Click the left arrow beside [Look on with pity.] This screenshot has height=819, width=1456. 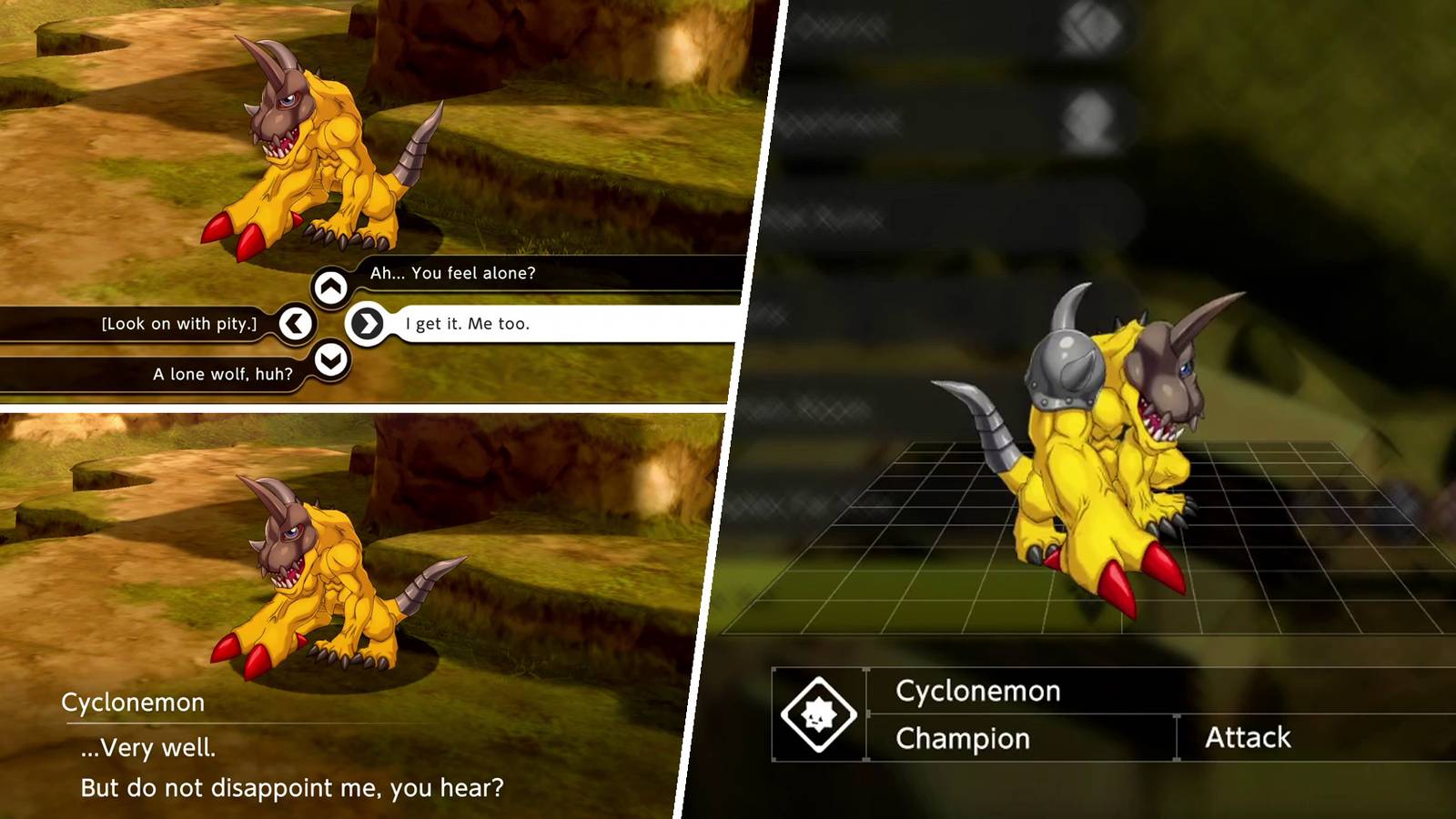(x=296, y=323)
